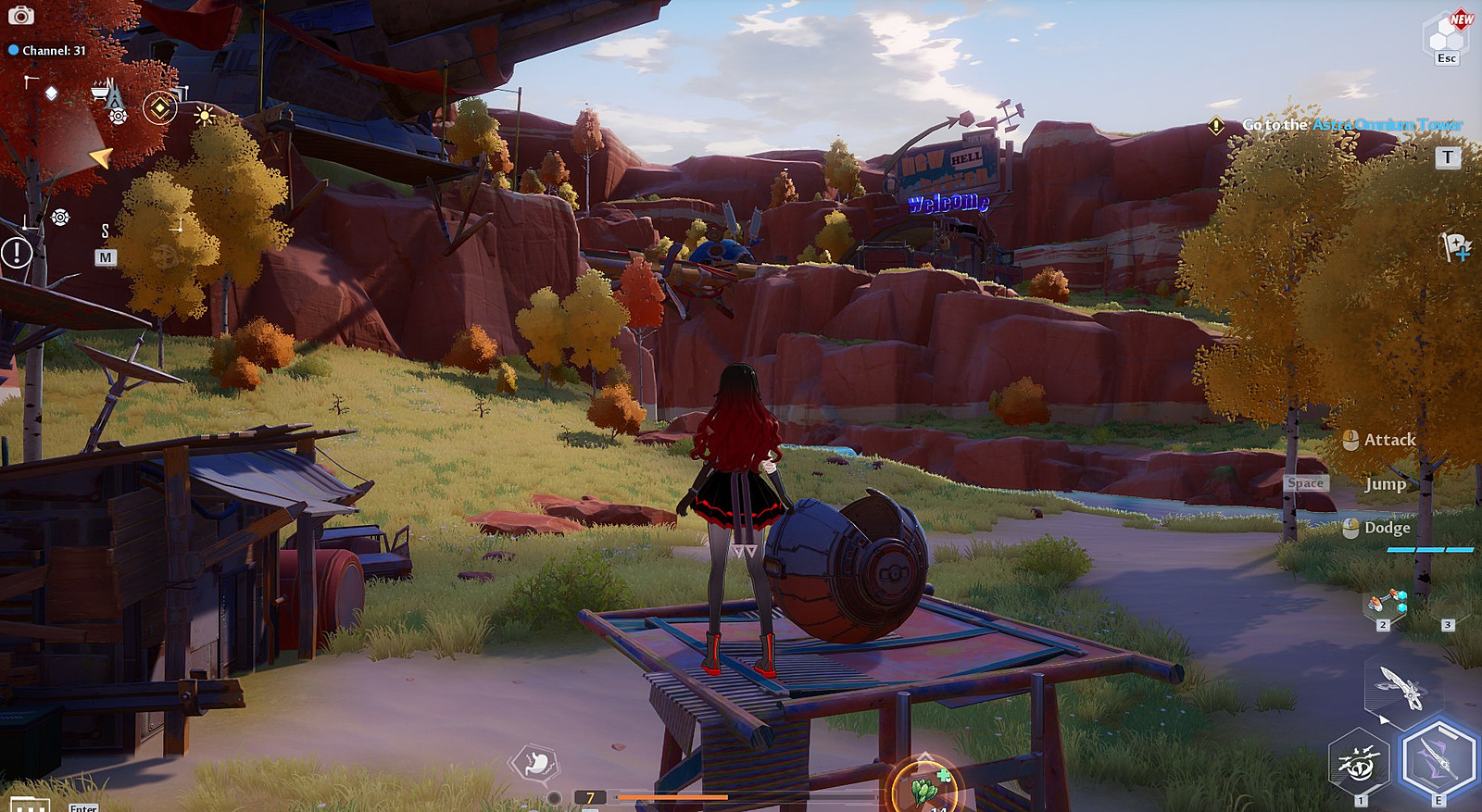
Task: Open the minimap
Action: pyautogui.click(x=105, y=257)
